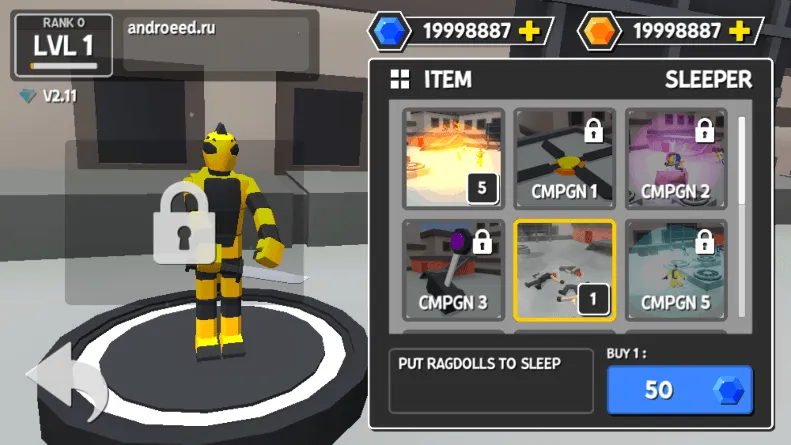Screen dimensions: 791x445
Task: Tap the large padlock on the character
Action: (183, 223)
